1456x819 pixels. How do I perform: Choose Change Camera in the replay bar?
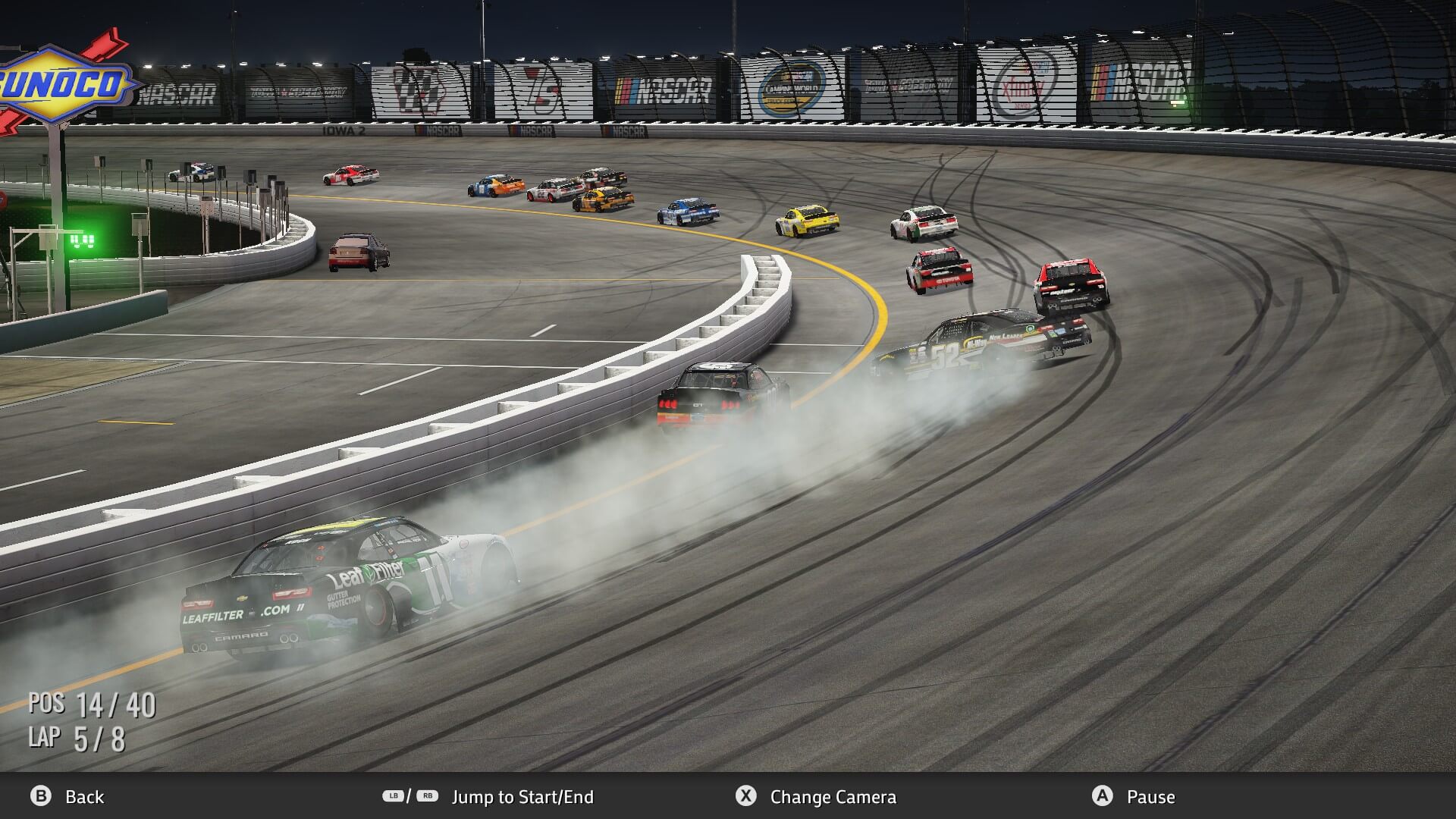tap(833, 797)
